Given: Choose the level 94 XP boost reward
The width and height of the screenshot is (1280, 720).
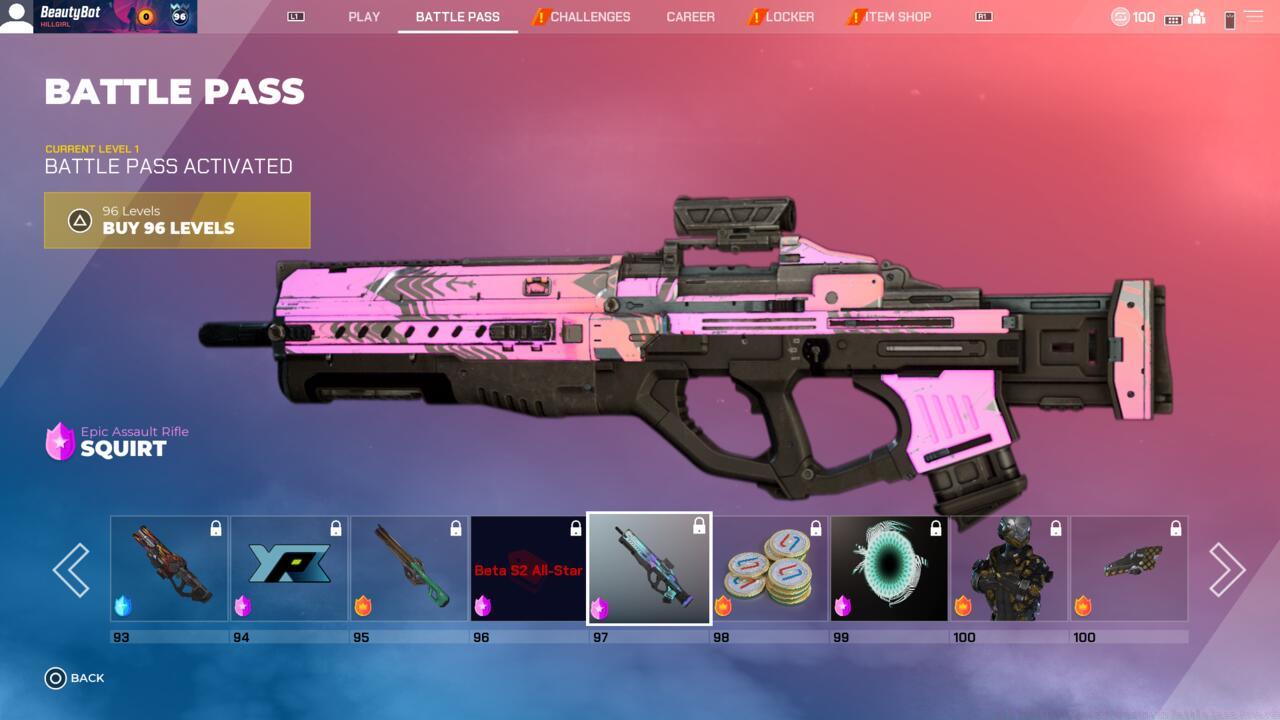Looking at the screenshot, I should [289, 568].
